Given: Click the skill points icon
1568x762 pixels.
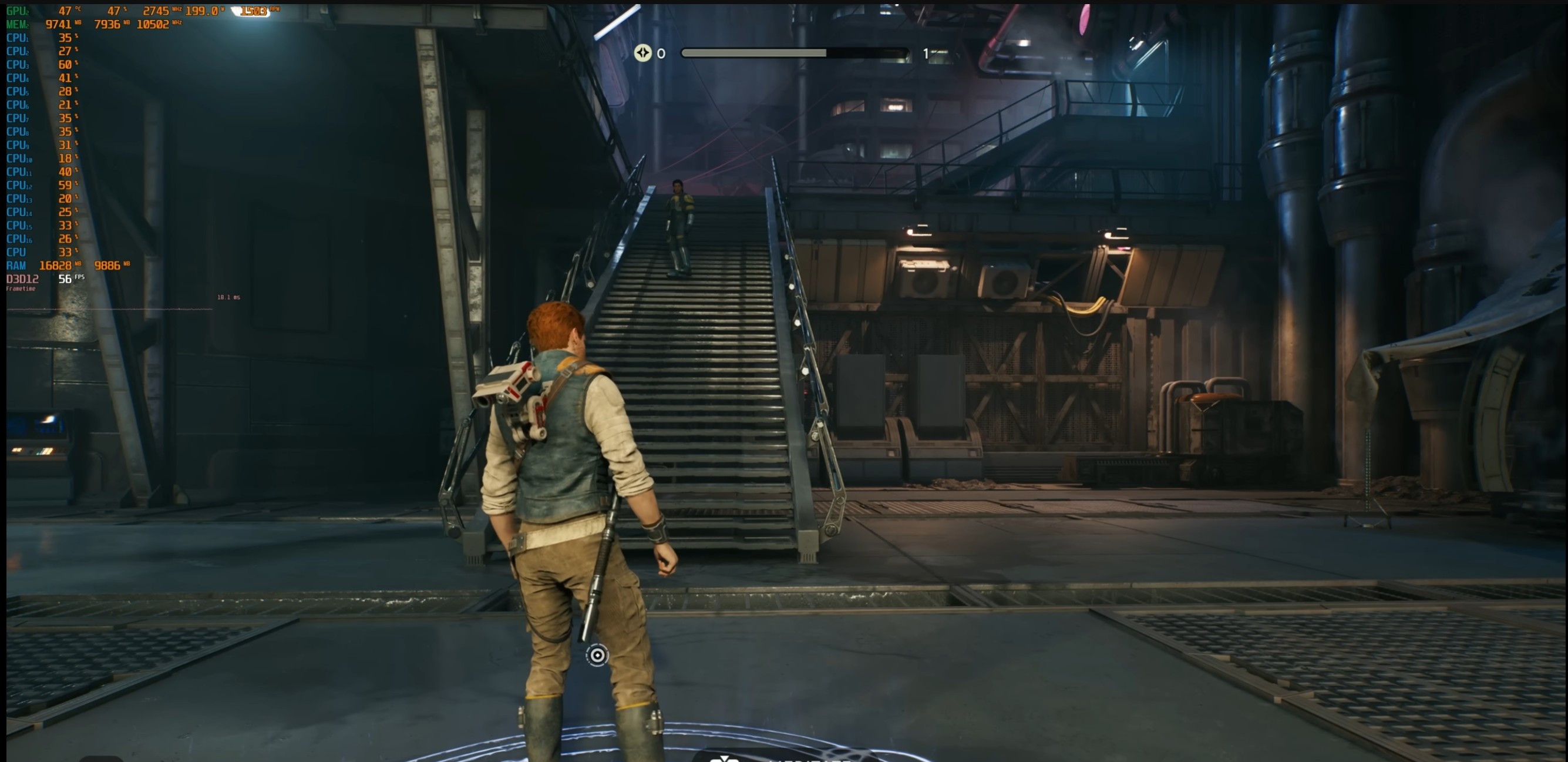Looking at the screenshot, I should point(643,53).
